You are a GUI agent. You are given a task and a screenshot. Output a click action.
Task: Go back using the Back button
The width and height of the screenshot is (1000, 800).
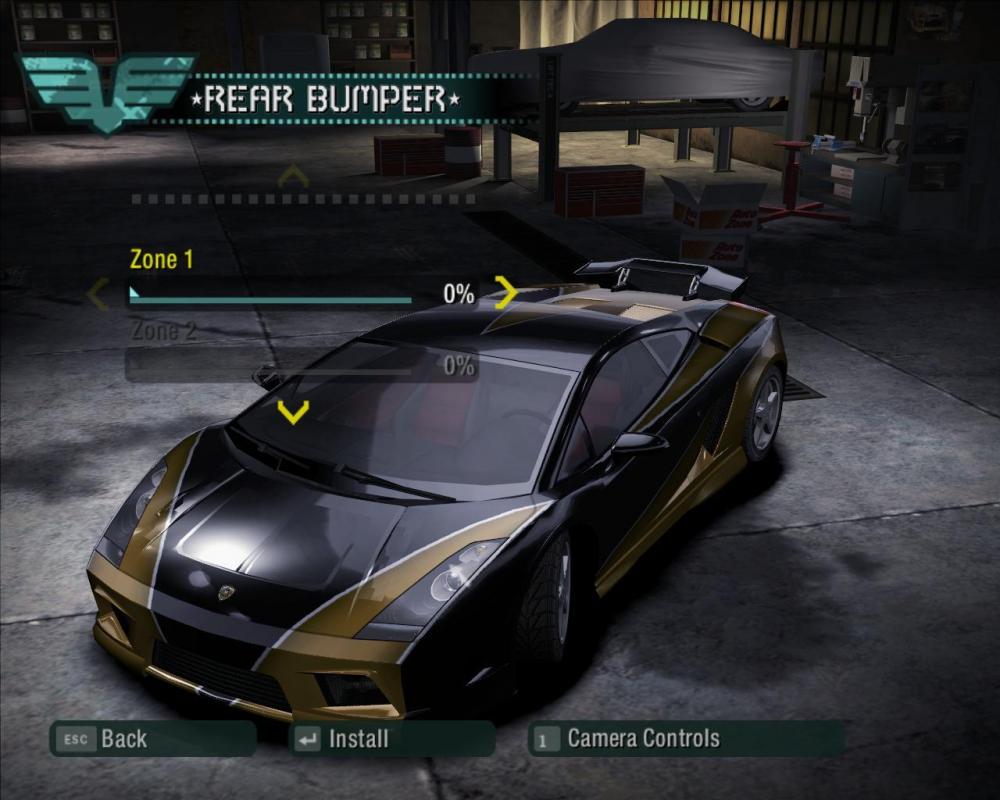pos(152,740)
